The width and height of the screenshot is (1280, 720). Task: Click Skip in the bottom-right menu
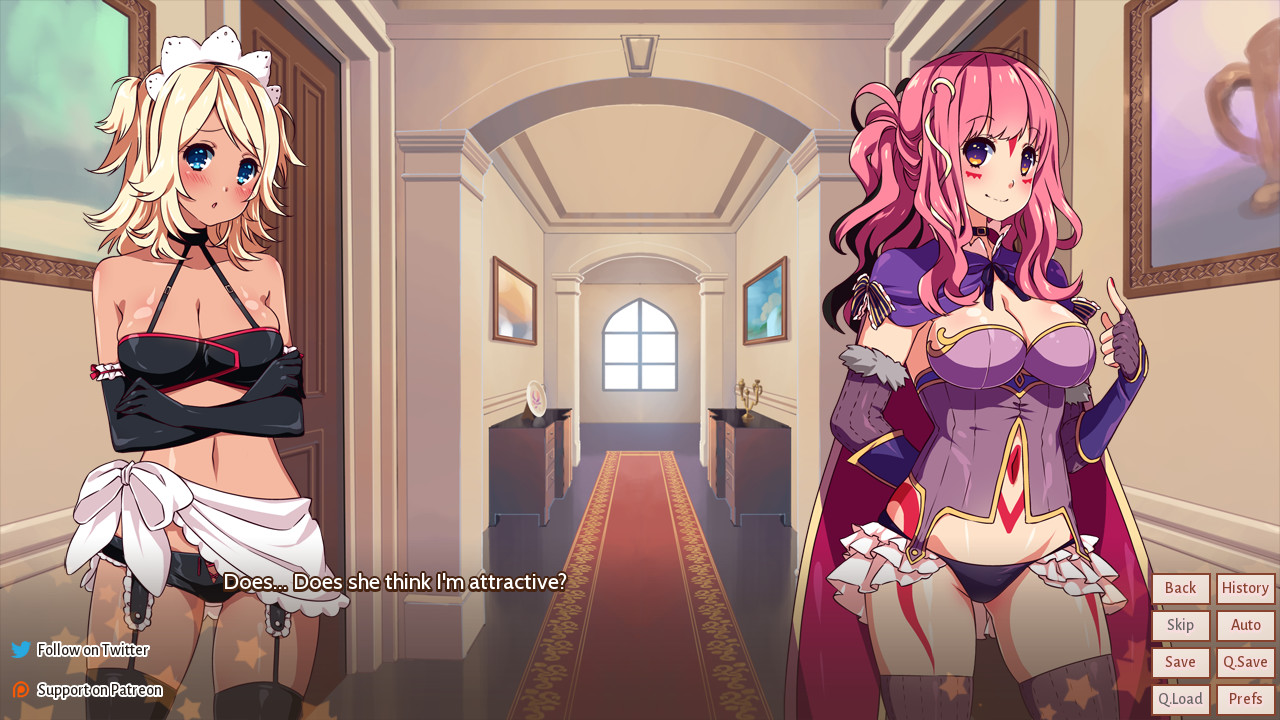pos(1180,625)
